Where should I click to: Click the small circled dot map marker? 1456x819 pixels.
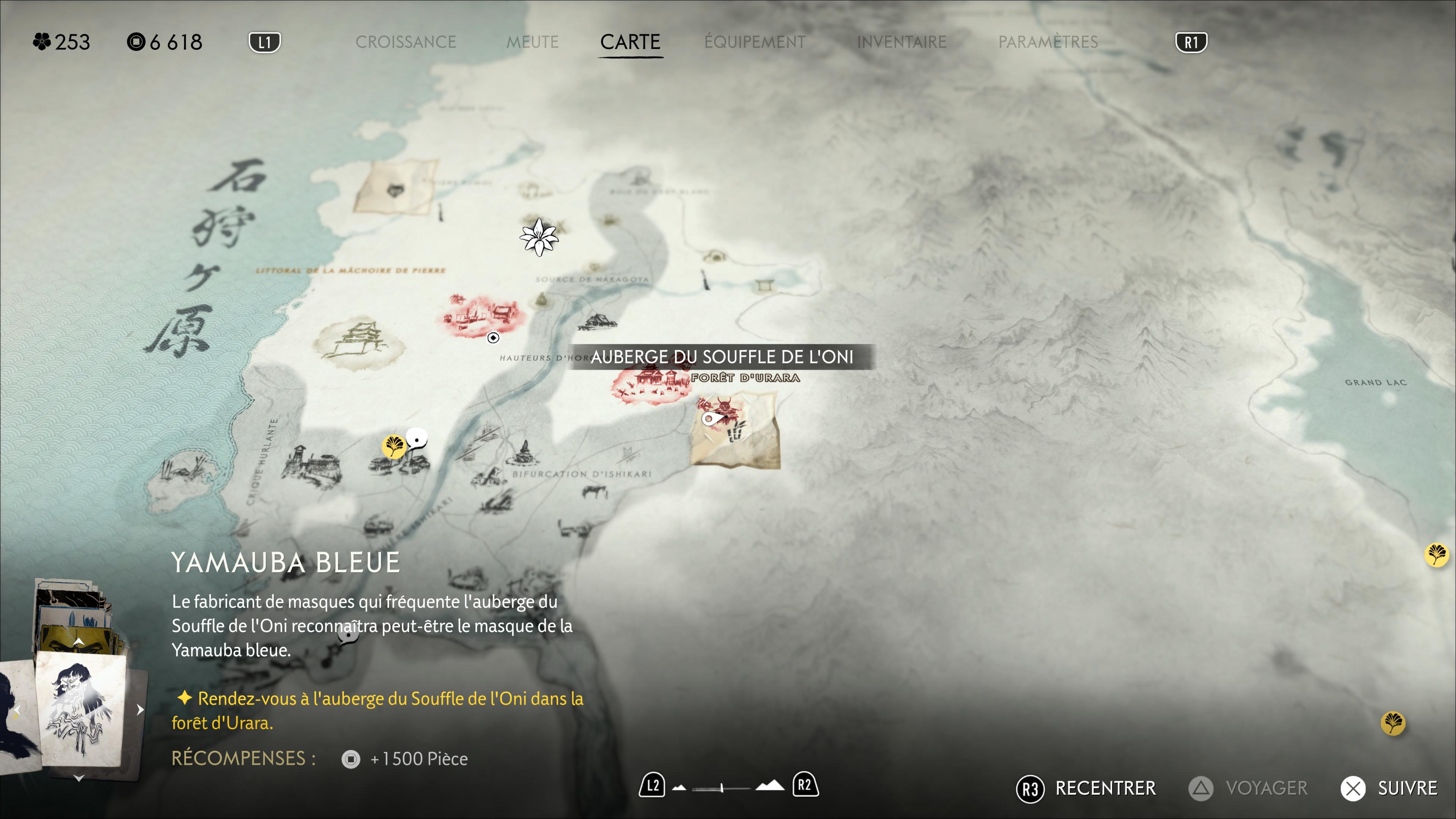pyautogui.click(x=493, y=337)
